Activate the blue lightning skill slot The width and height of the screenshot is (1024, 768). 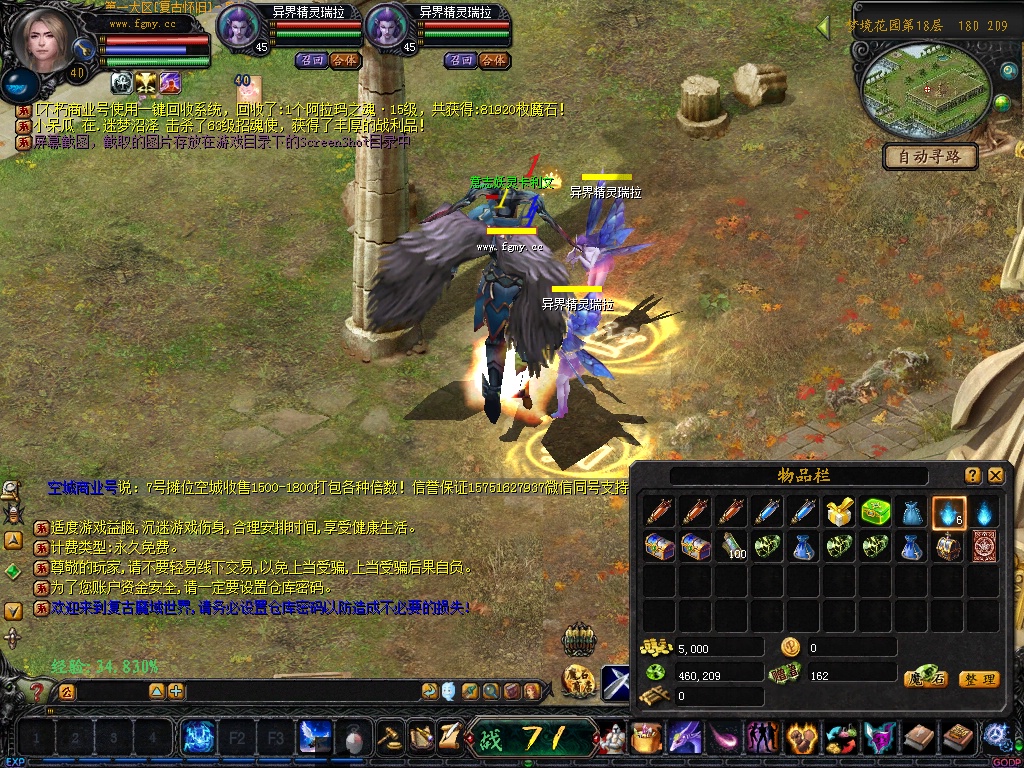tap(198, 738)
